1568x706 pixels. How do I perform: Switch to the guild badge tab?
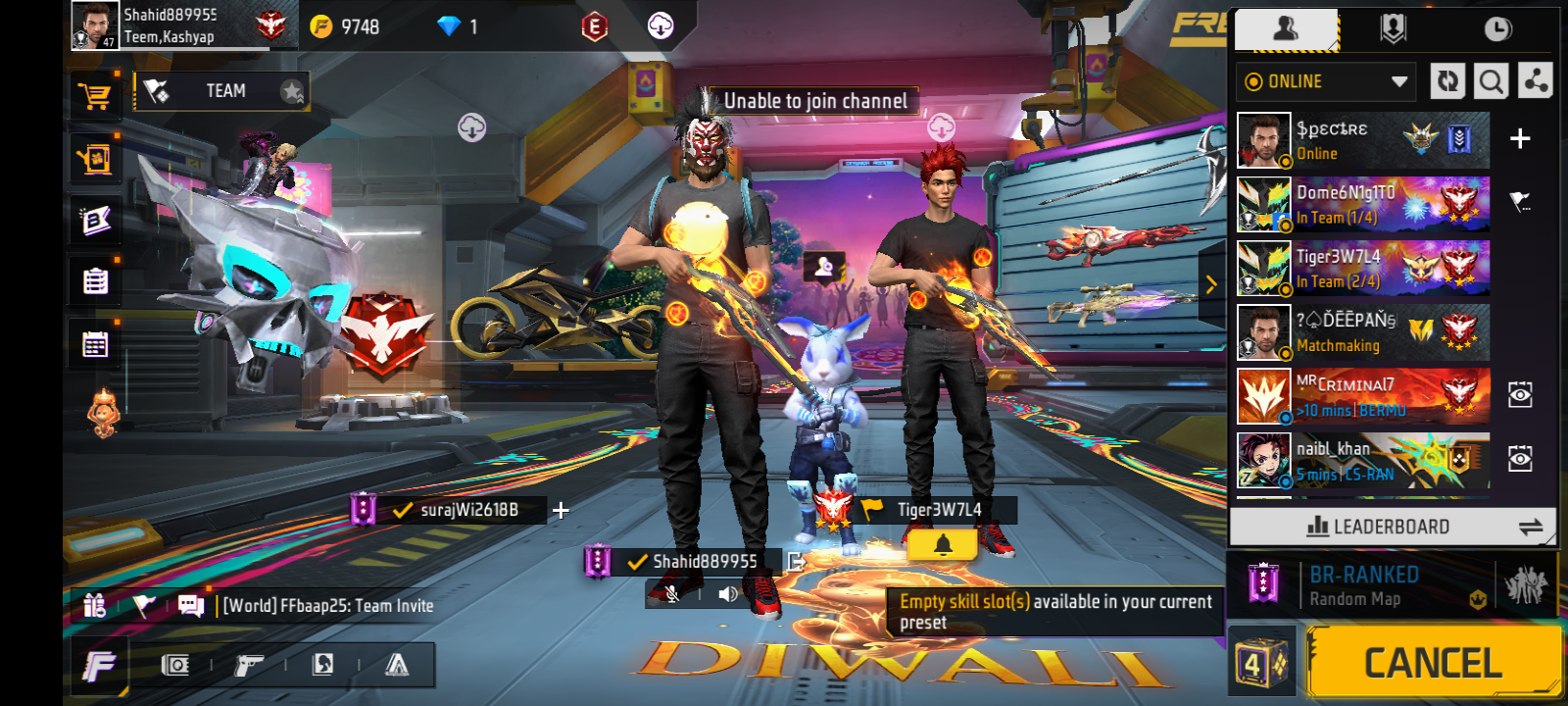[1393, 29]
